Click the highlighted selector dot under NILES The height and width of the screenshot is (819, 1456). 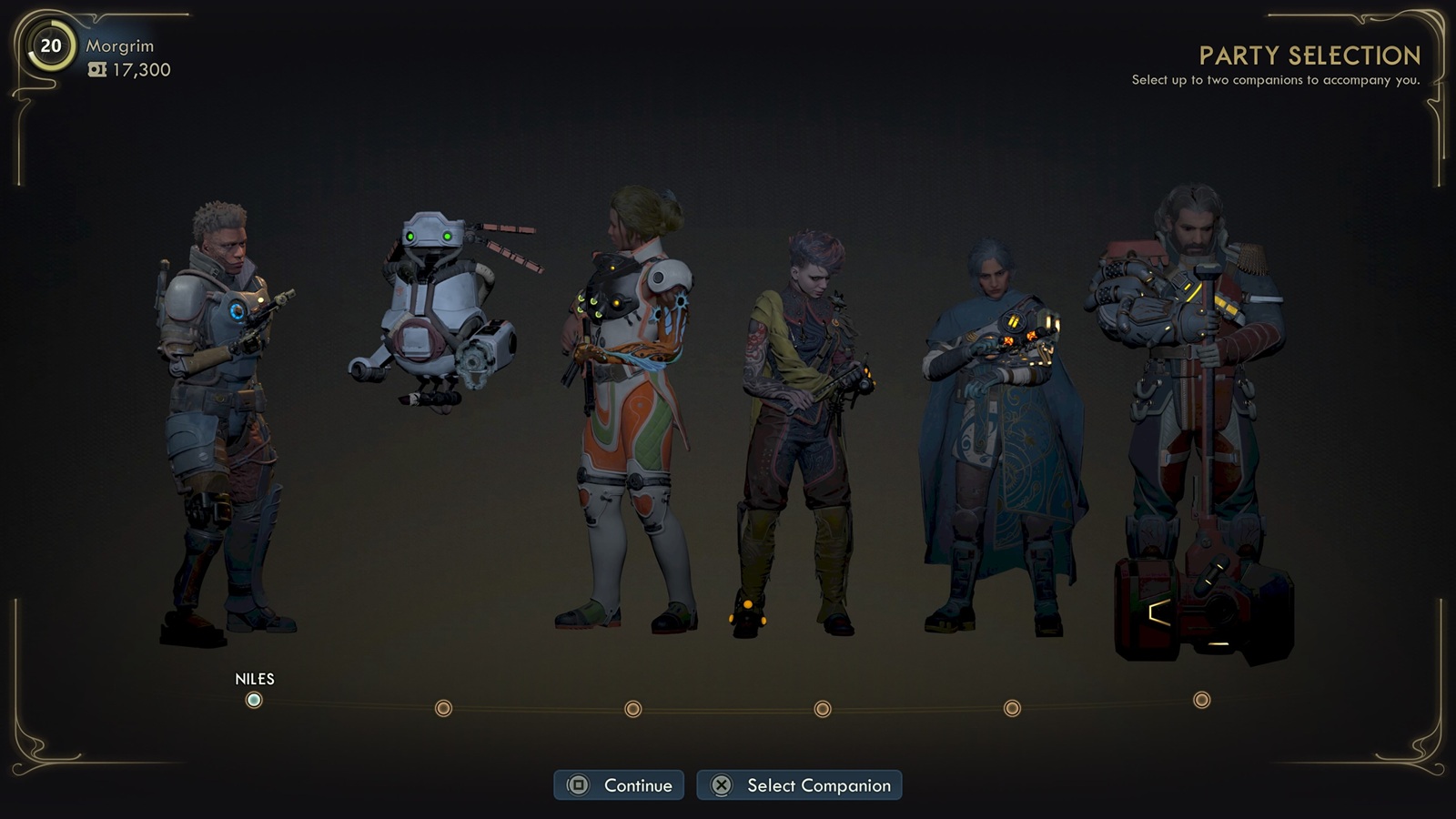(254, 700)
